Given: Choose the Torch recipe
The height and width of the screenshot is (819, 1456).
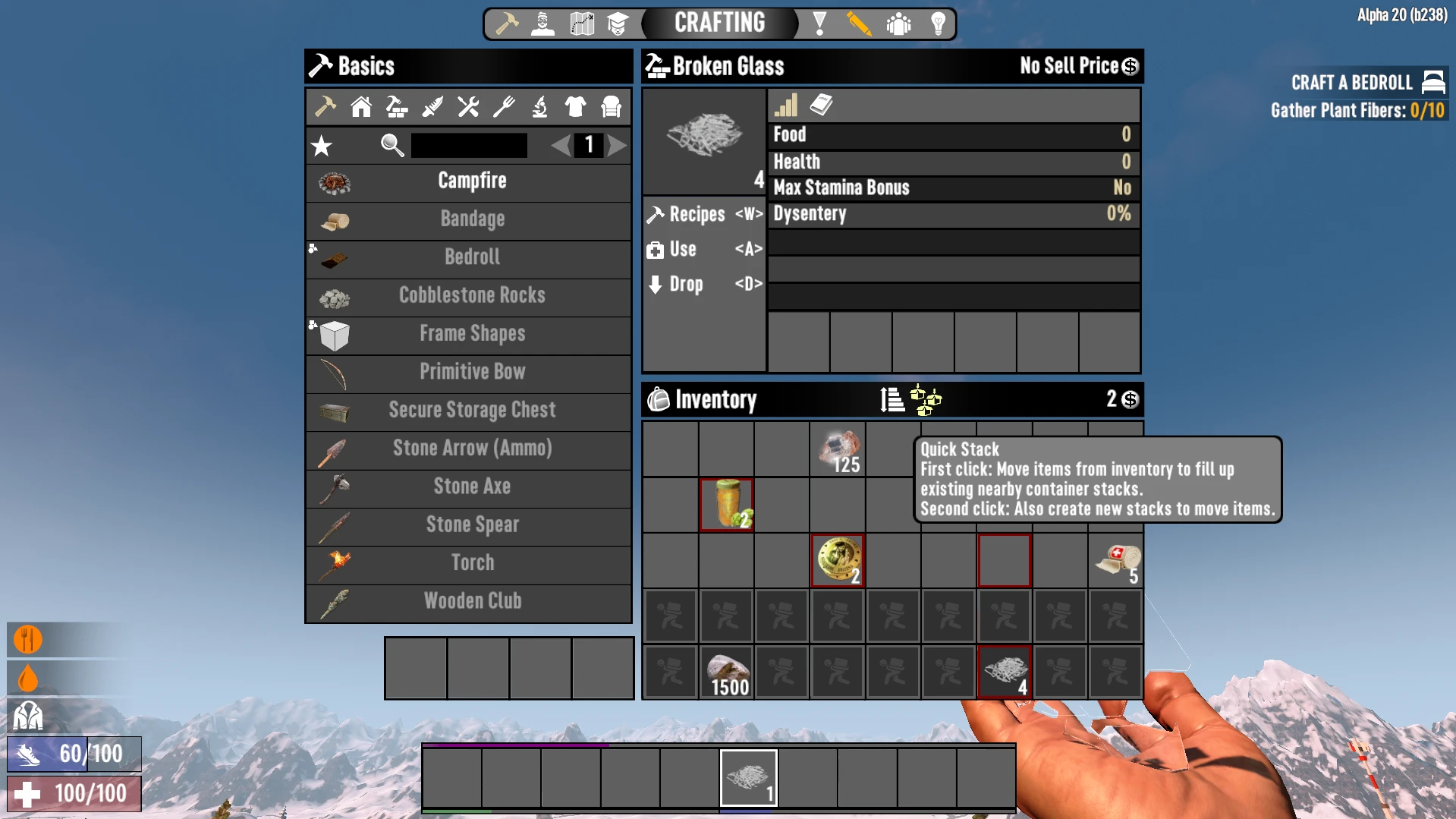Looking at the screenshot, I should tap(470, 563).
